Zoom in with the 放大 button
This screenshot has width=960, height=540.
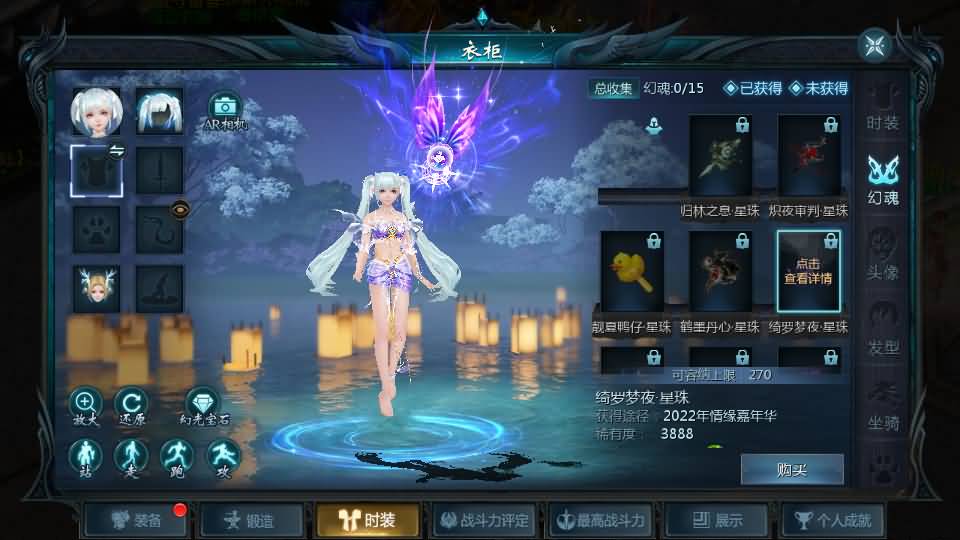coord(86,406)
